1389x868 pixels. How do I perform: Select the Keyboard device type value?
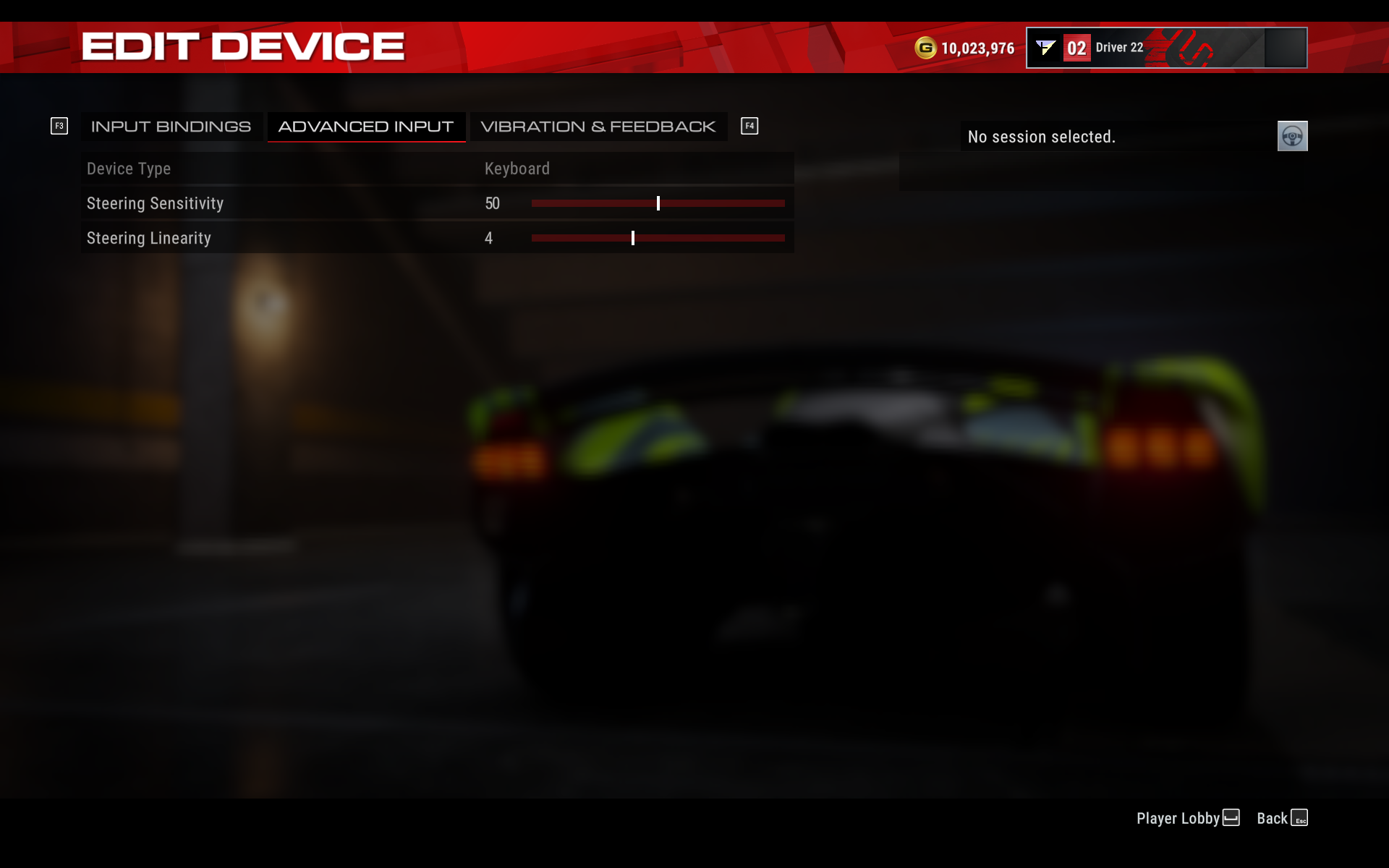(517, 169)
